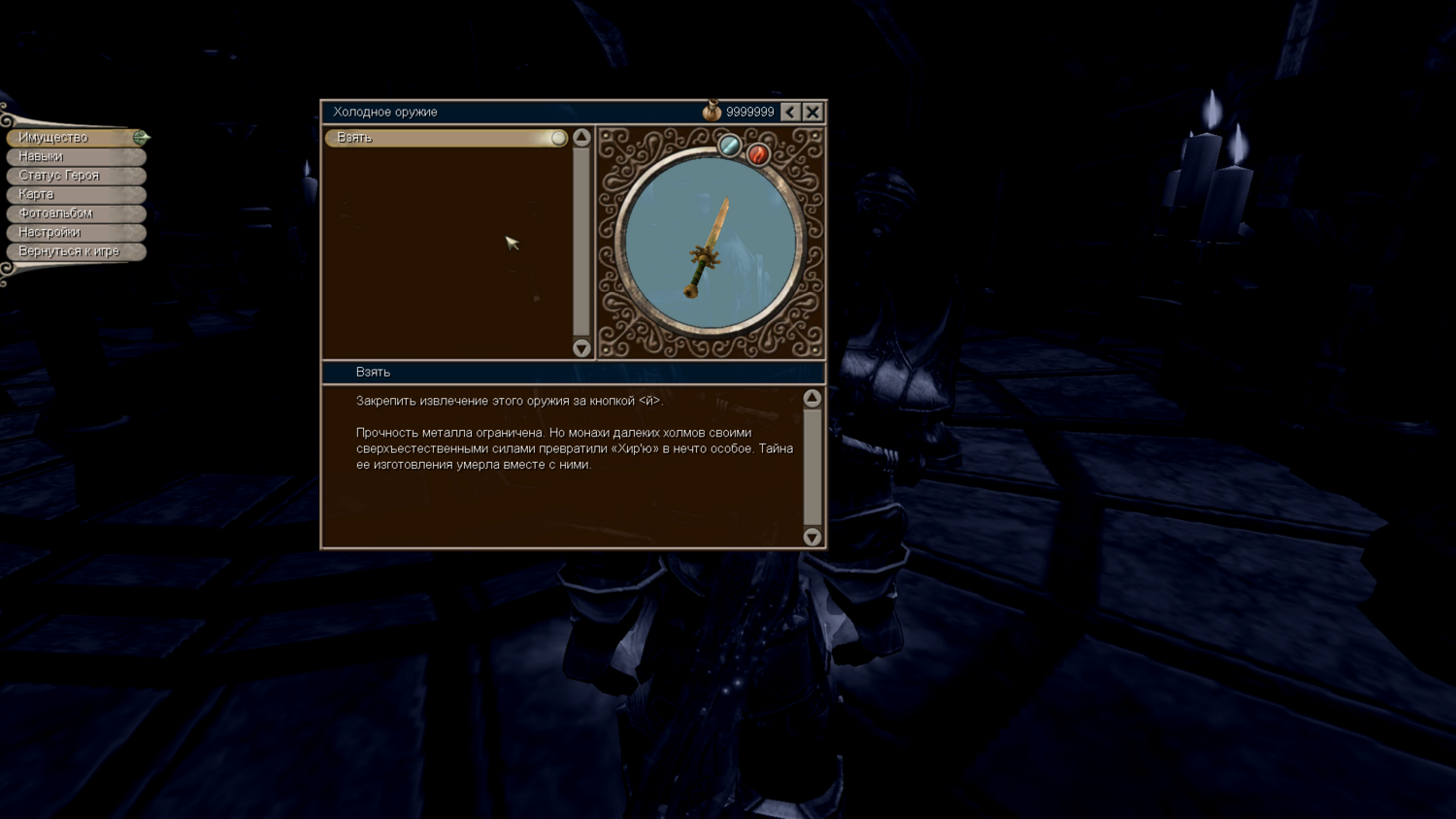Close the Холодное оружие window
Image resolution: width=1456 pixels, height=819 pixels.
click(x=813, y=112)
